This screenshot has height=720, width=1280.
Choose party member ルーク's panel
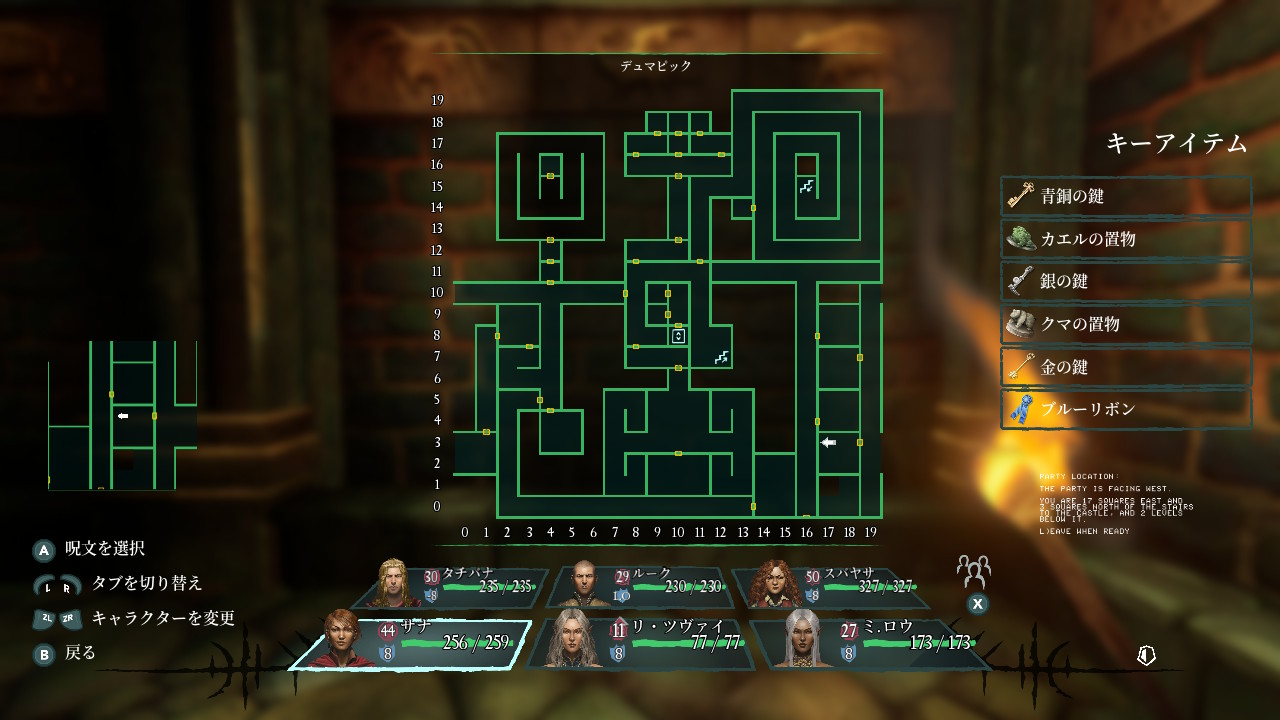pyautogui.click(x=642, y=587)
